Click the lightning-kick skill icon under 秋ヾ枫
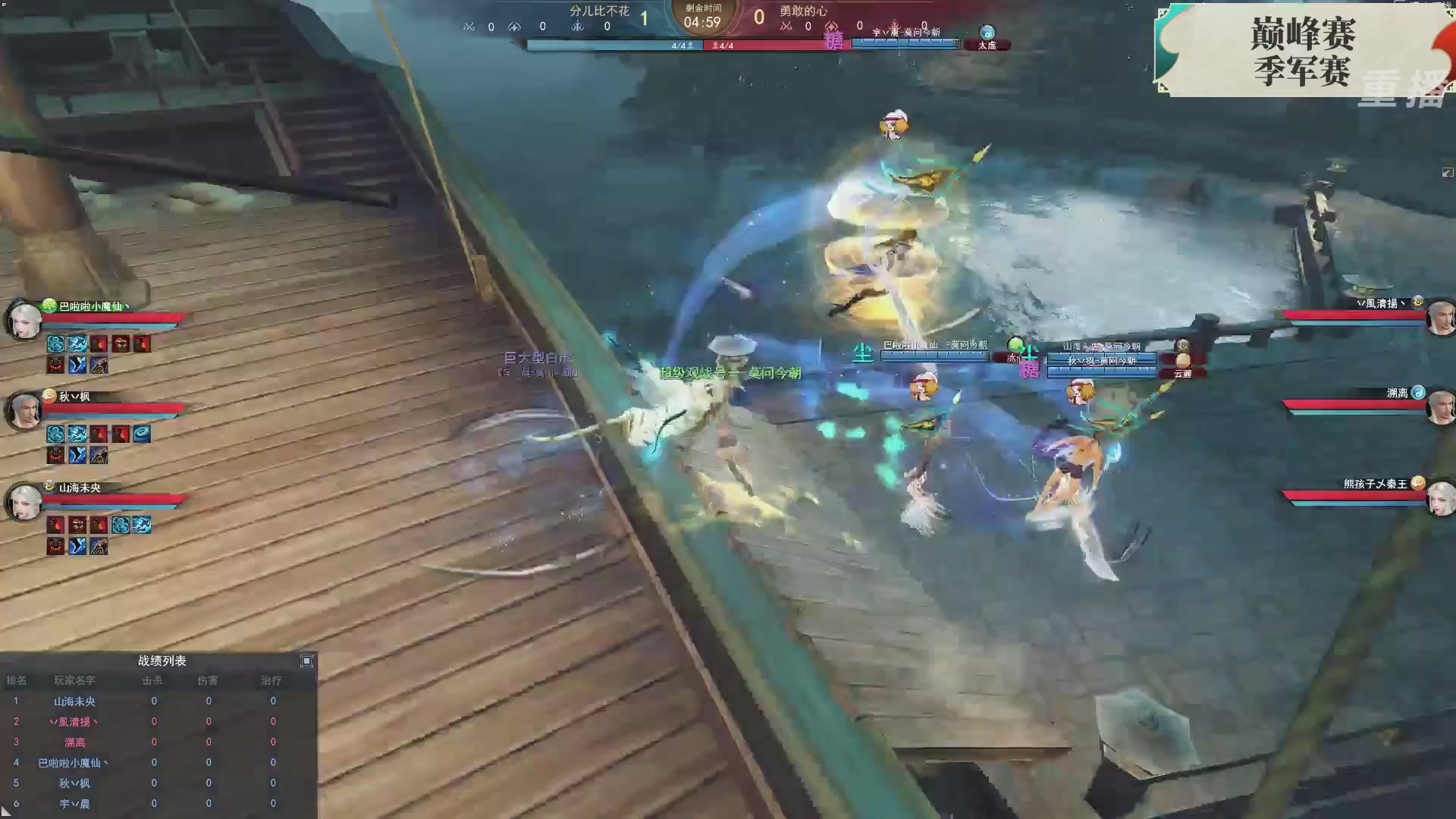1456x819 pixels. [x=77, y=453]
